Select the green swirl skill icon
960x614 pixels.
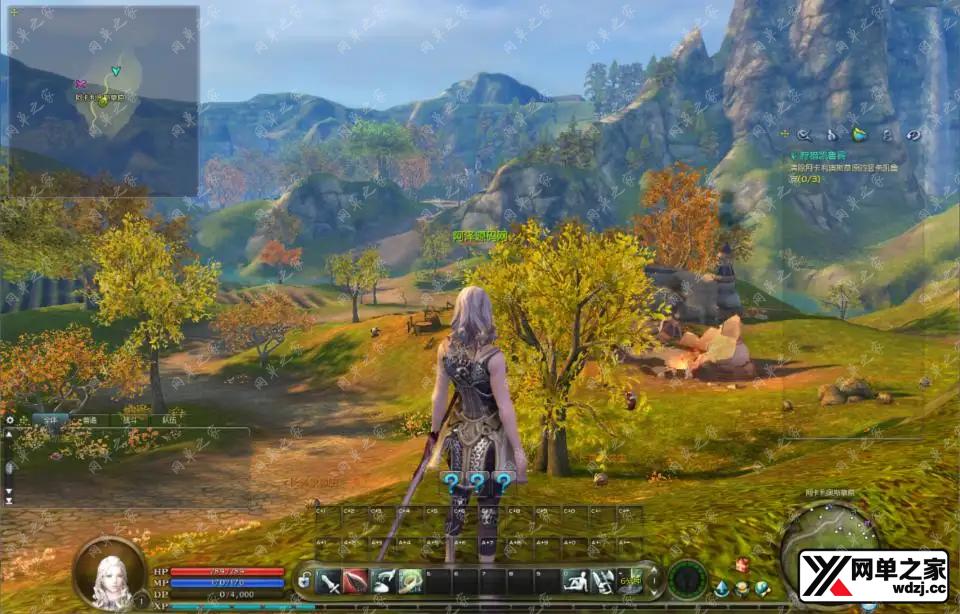410,581
